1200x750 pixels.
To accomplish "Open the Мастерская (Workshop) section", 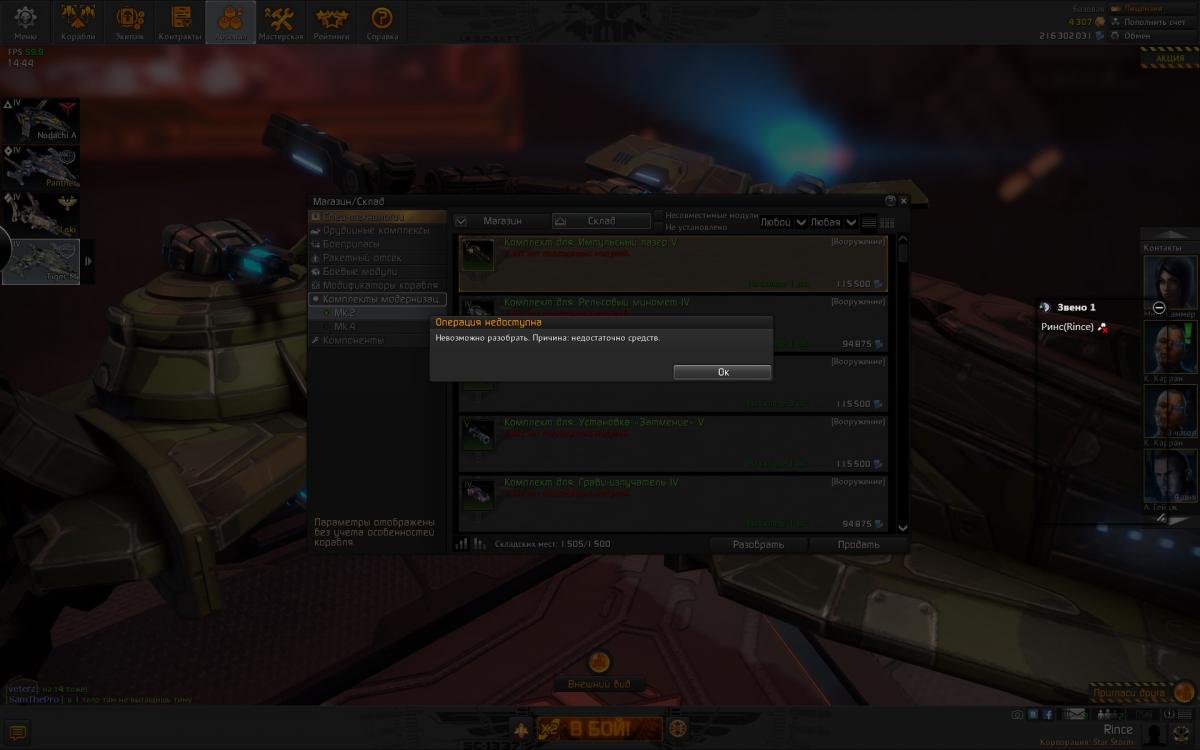I will pyautogui.click(x=280, y=21).
